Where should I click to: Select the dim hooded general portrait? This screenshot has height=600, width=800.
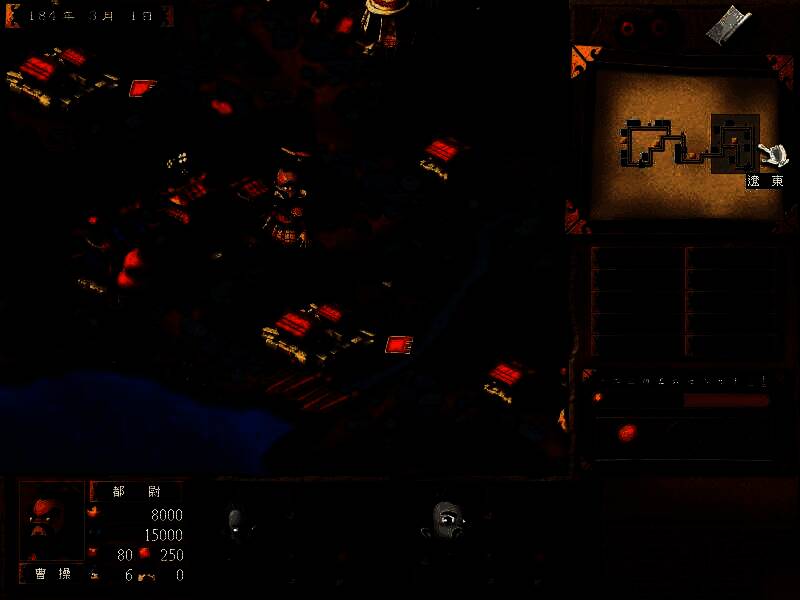(236, 523)
